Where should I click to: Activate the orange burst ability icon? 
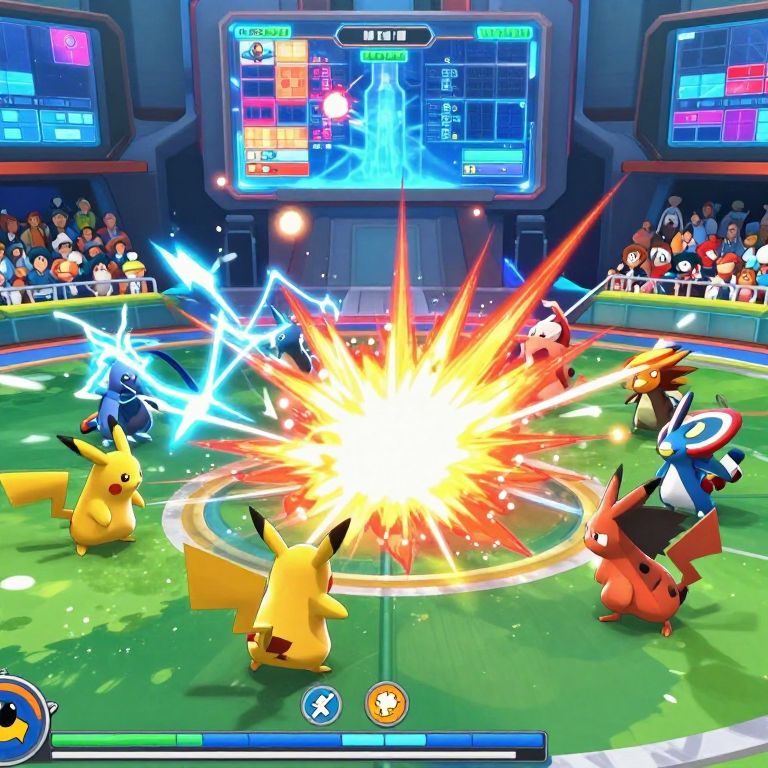386,704
